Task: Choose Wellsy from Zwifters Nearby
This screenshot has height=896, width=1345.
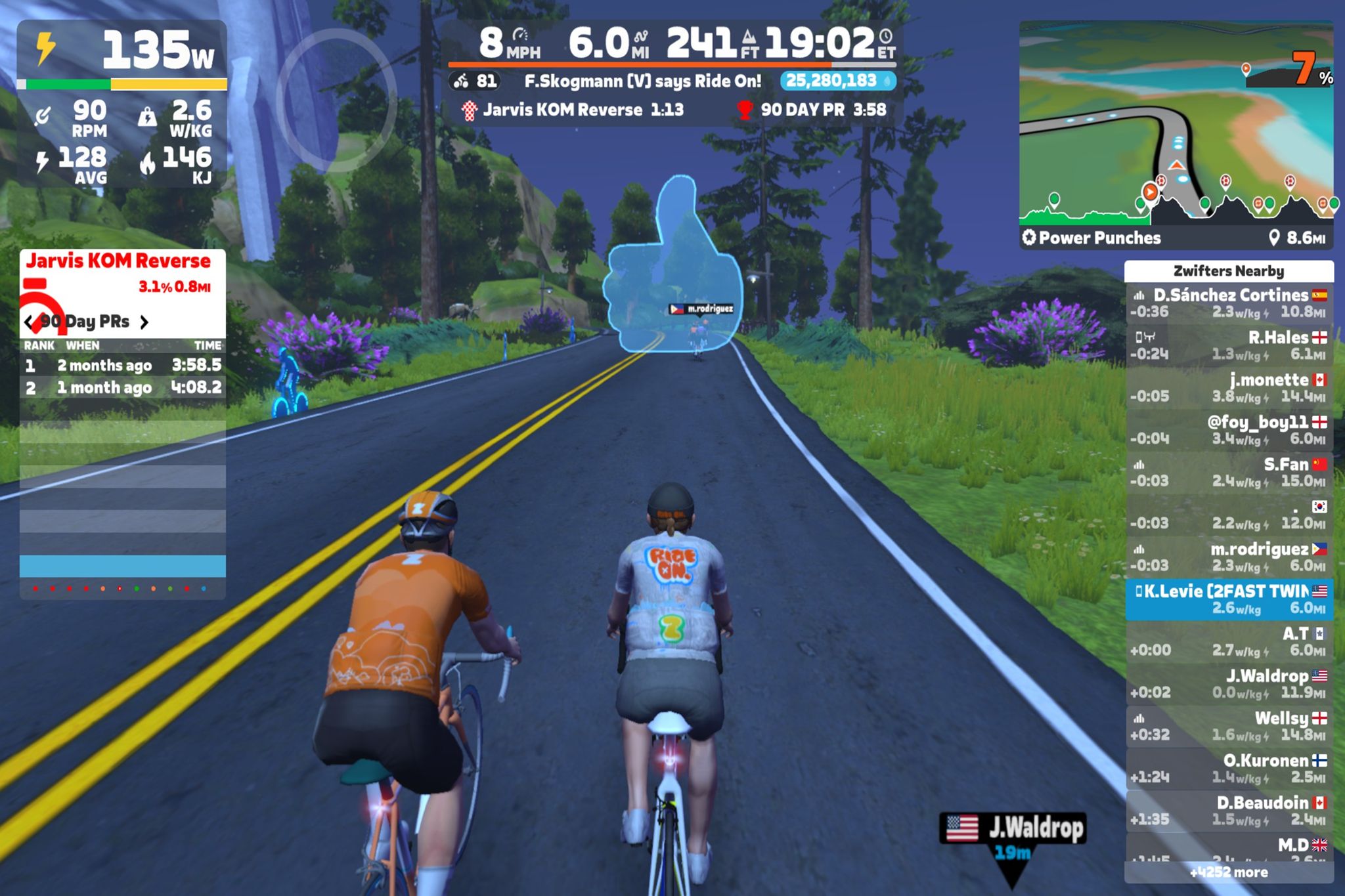Action: (1228, 727)
